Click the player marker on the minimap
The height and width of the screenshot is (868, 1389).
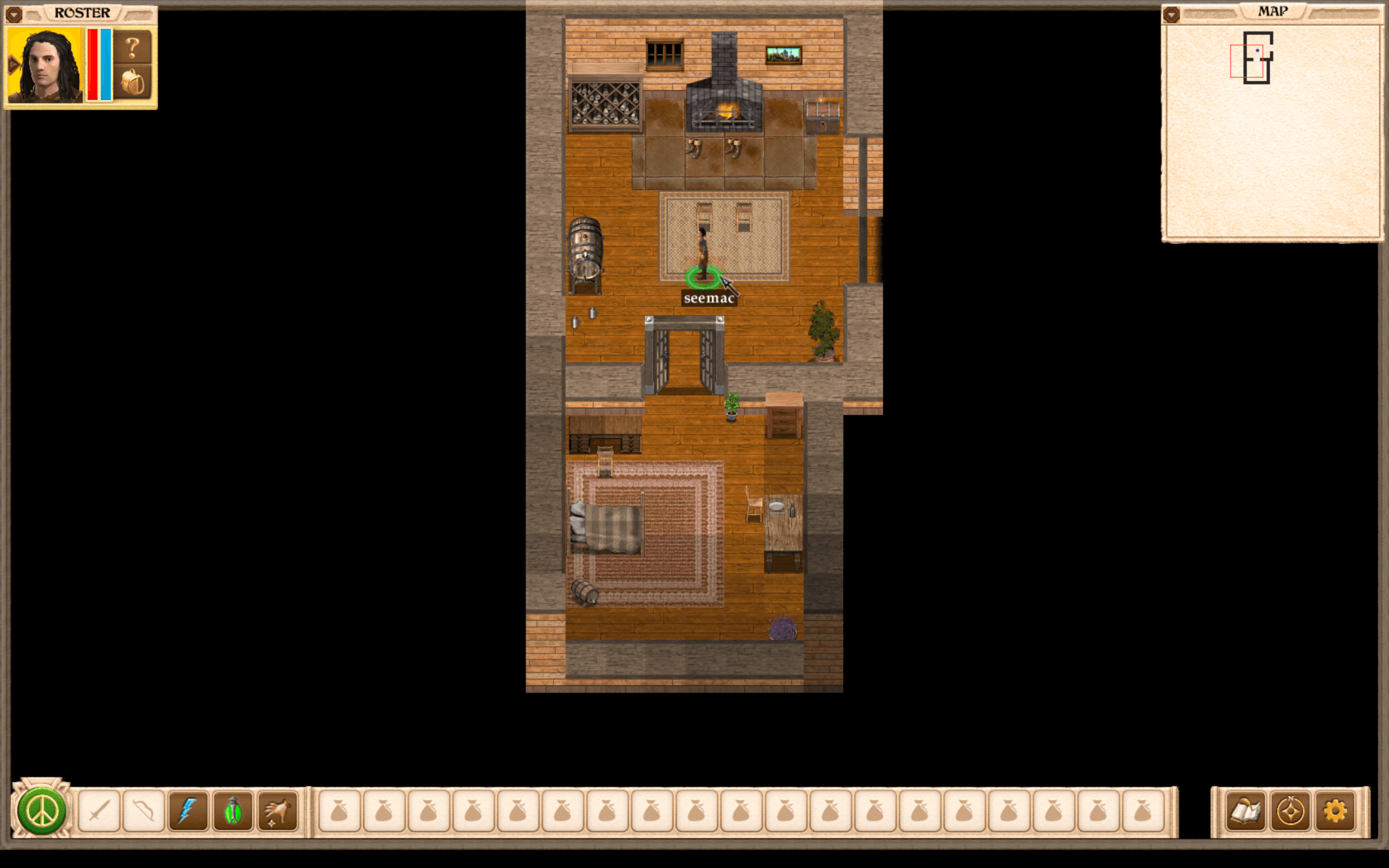[1258, 50]
